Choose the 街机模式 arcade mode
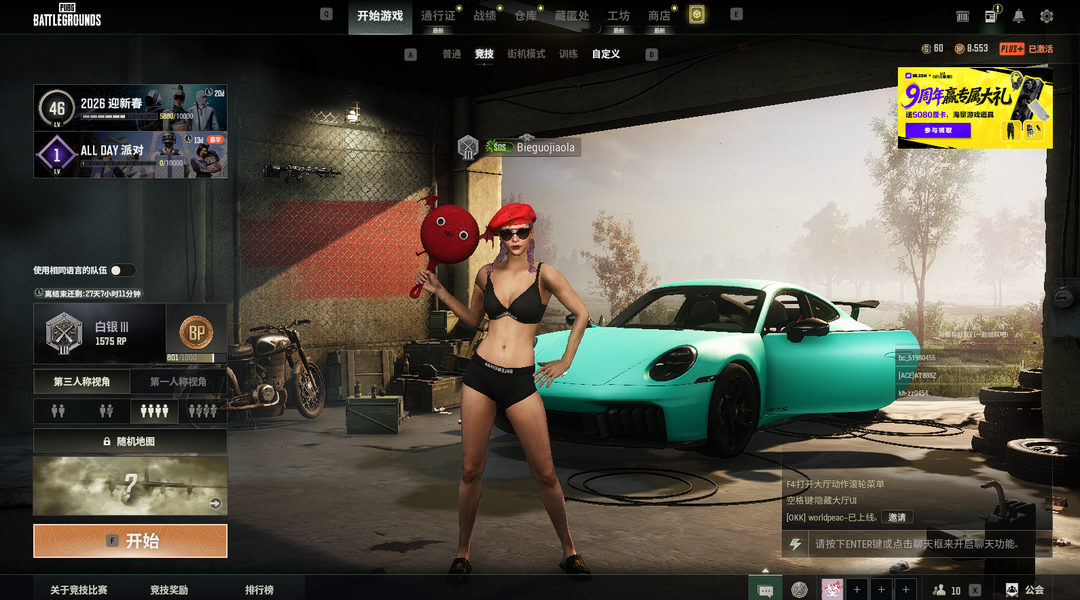The width and height of the screenshot is (1080, 600). (526, 54)
